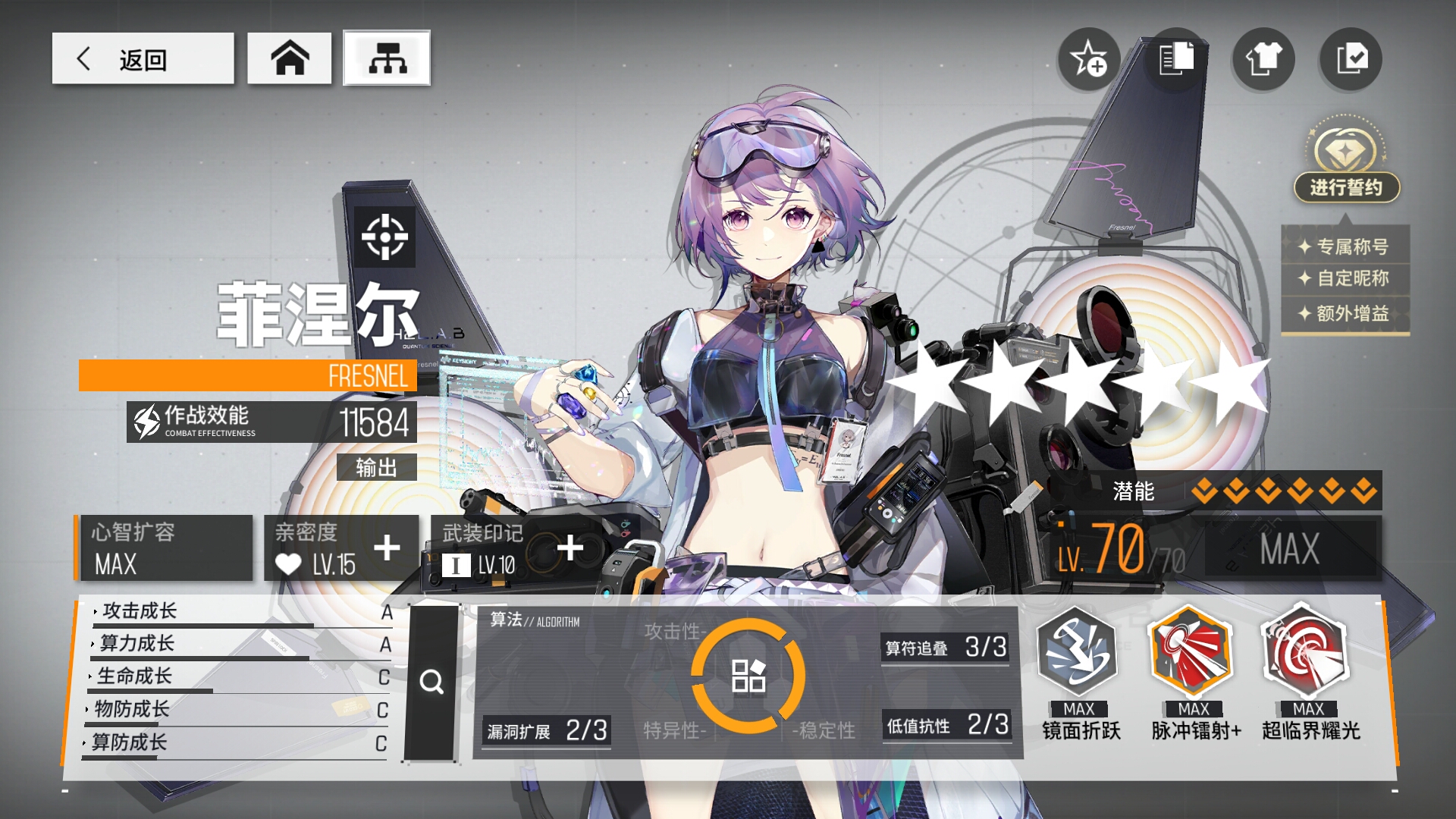This screenshot has width=1456, height=819.
Task: Start the 进行誓约 oath
Action: (1346, 187)
